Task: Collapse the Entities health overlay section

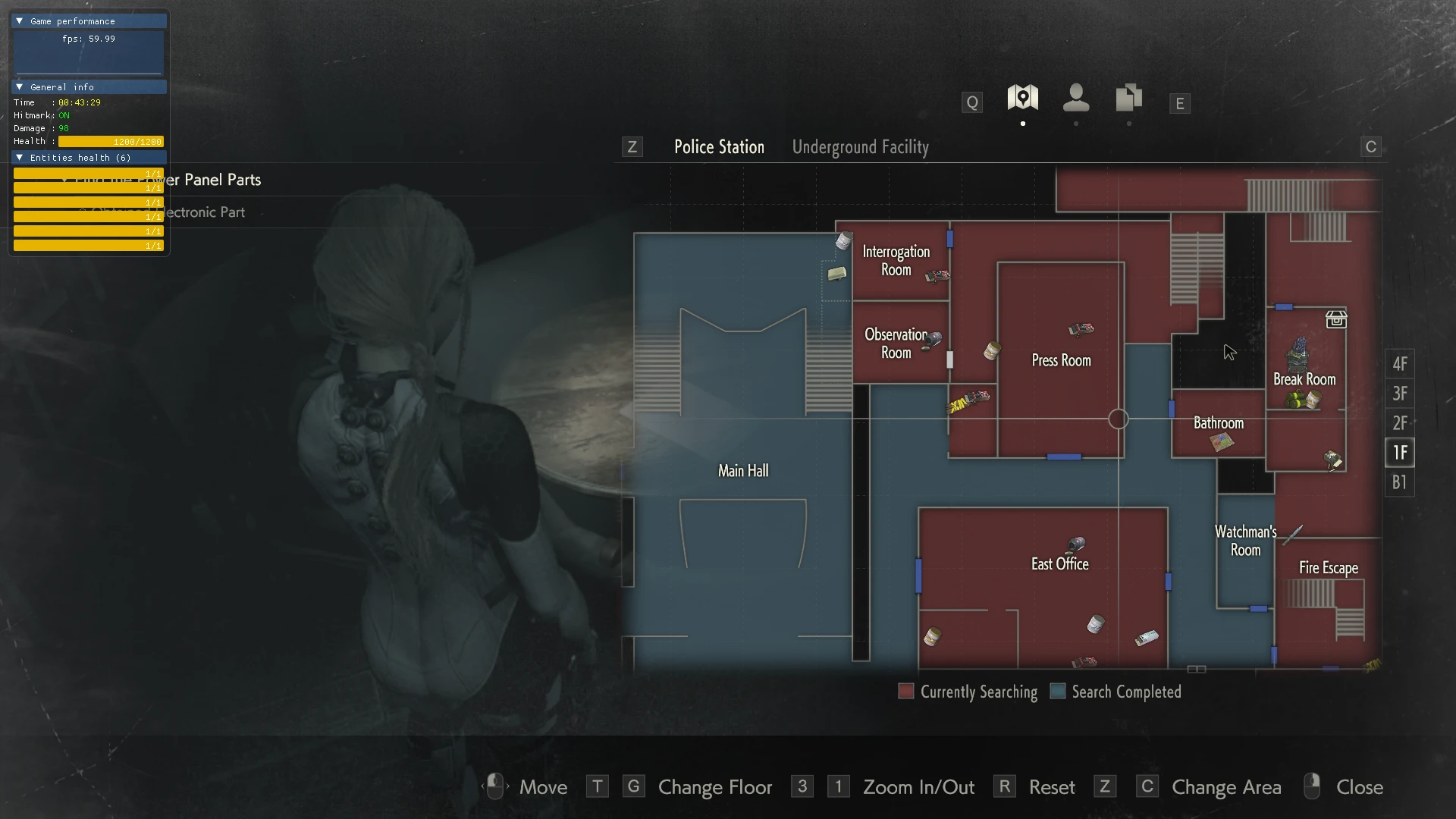Action: pos(20,158)
